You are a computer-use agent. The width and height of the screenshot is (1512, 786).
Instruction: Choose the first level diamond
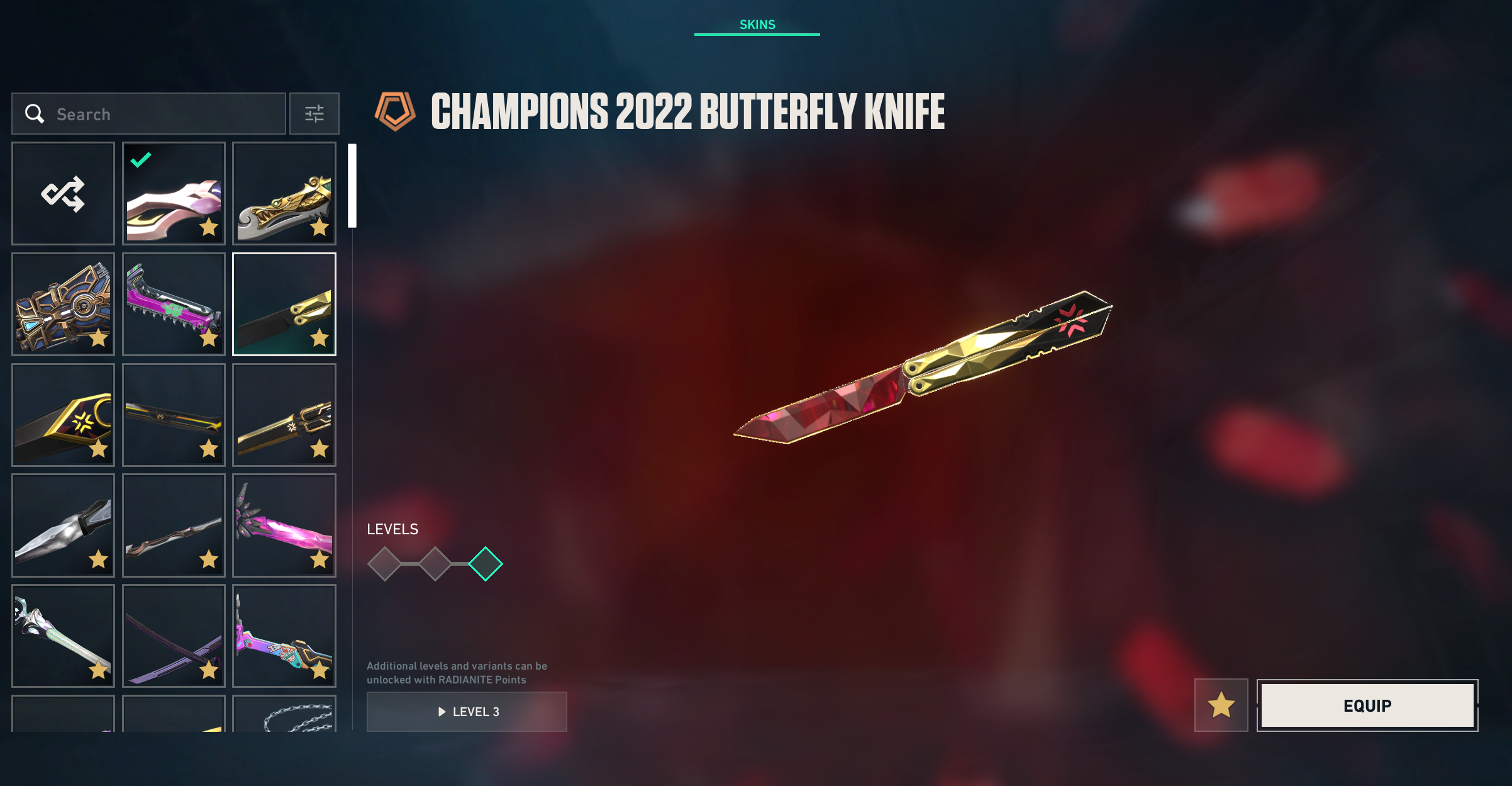384,564
